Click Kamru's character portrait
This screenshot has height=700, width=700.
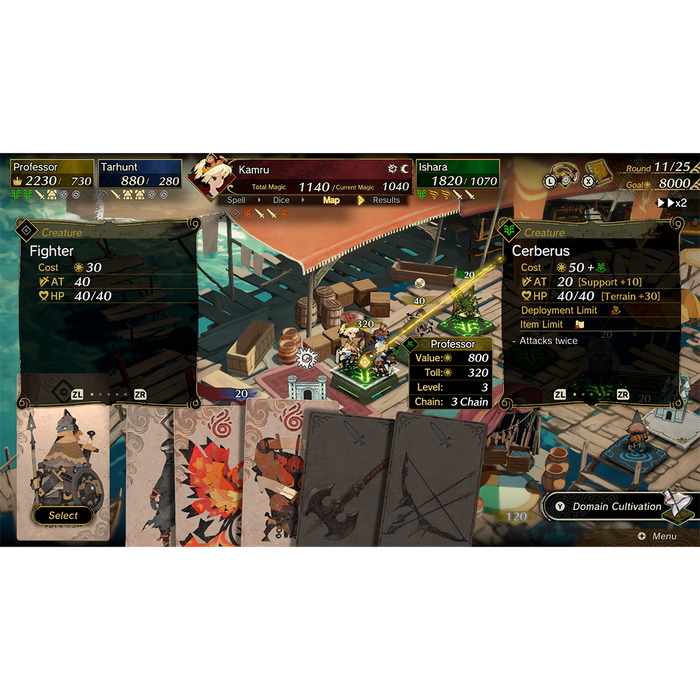tap(212, 178)
